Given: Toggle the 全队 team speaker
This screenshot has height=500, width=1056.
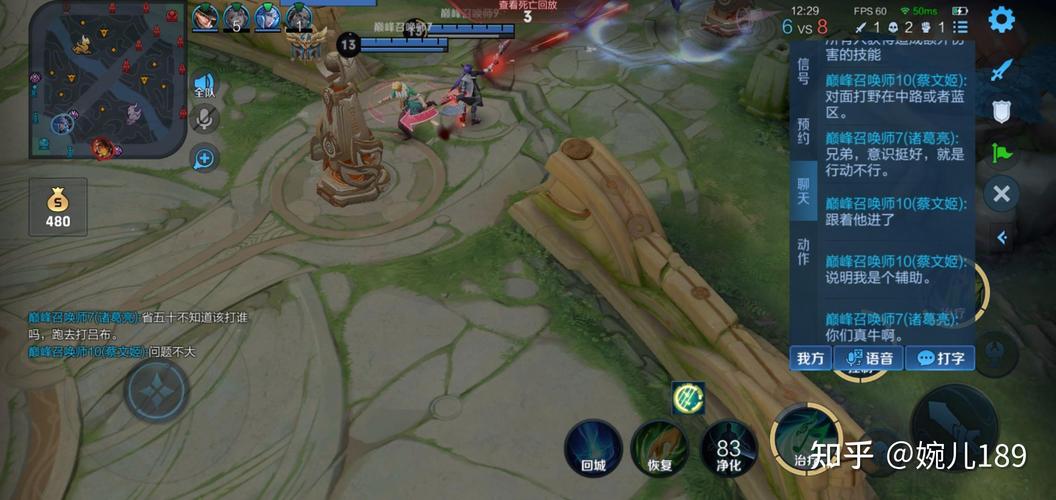Looking at the screenshot, I should click(204, 85).
